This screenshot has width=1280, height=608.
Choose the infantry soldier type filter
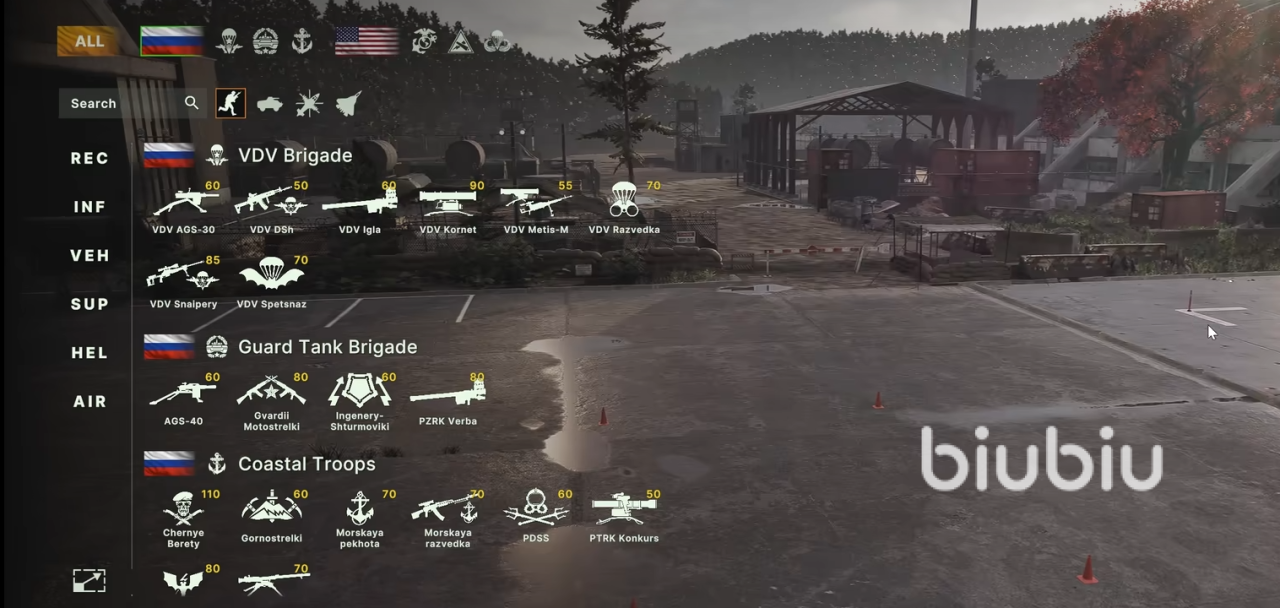pos(231,103)
